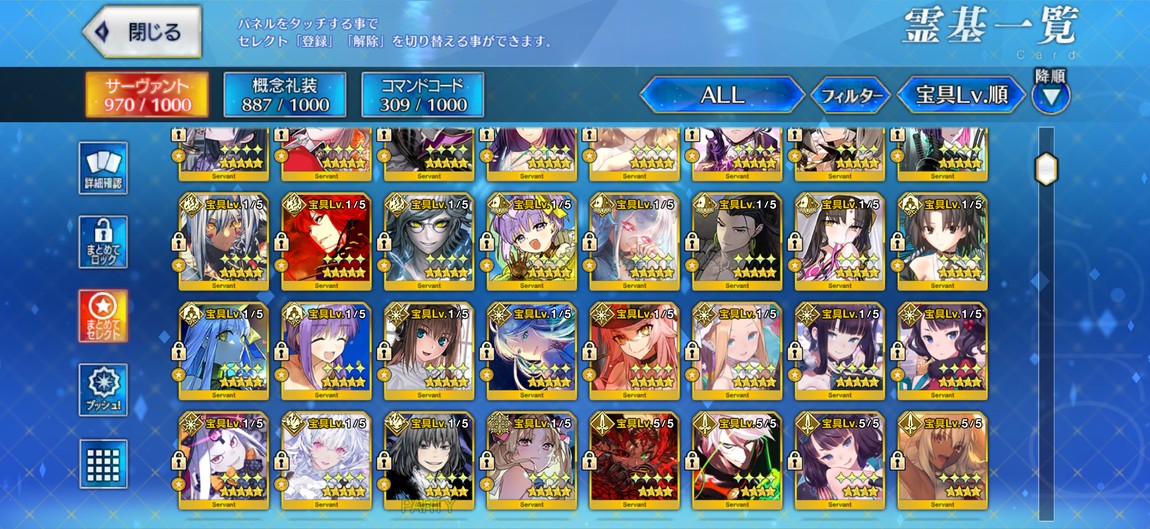This screenshot has width=1150, height=529.
Task: Close the list with the 閉じる button
Action: click(141, 32)
